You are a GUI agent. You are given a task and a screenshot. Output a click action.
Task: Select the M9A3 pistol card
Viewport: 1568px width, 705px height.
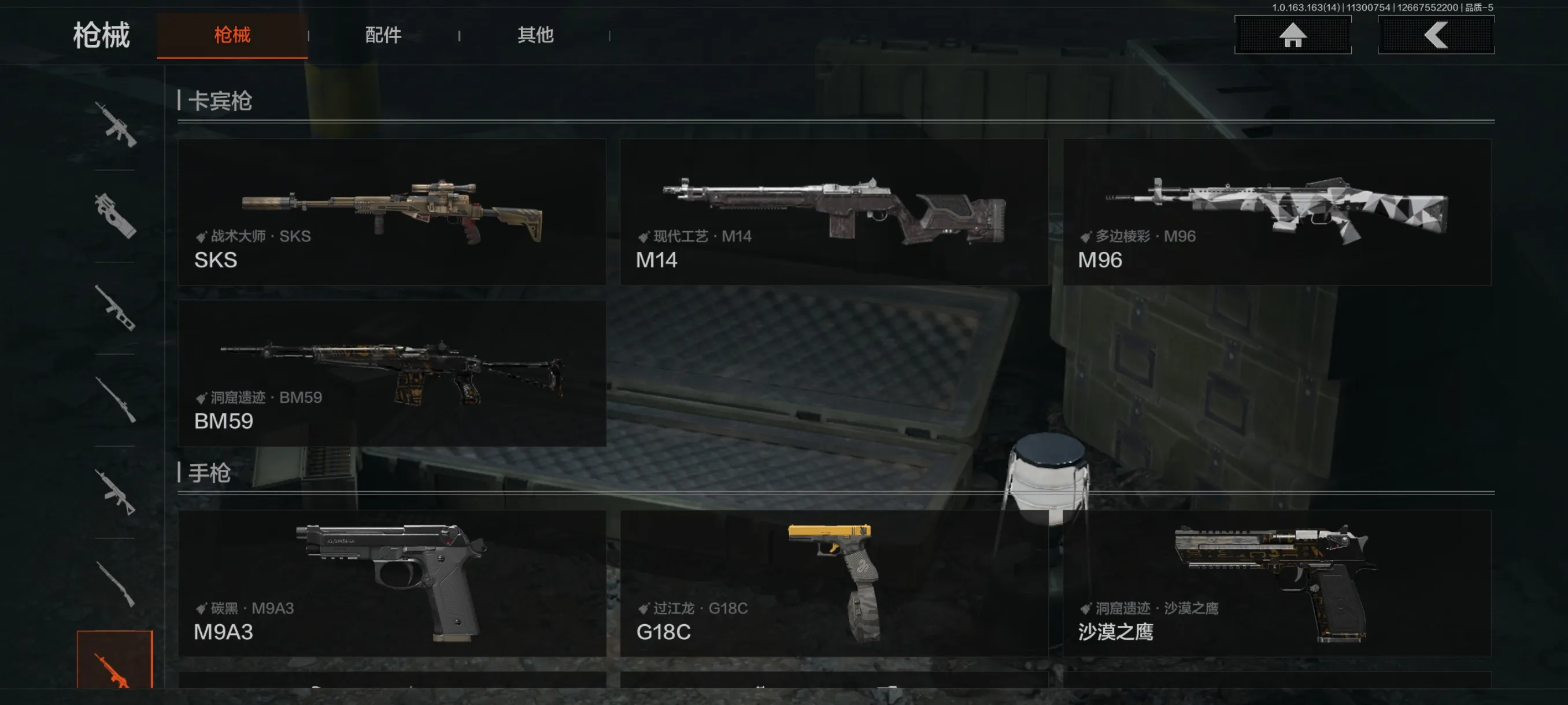[391, 582]
